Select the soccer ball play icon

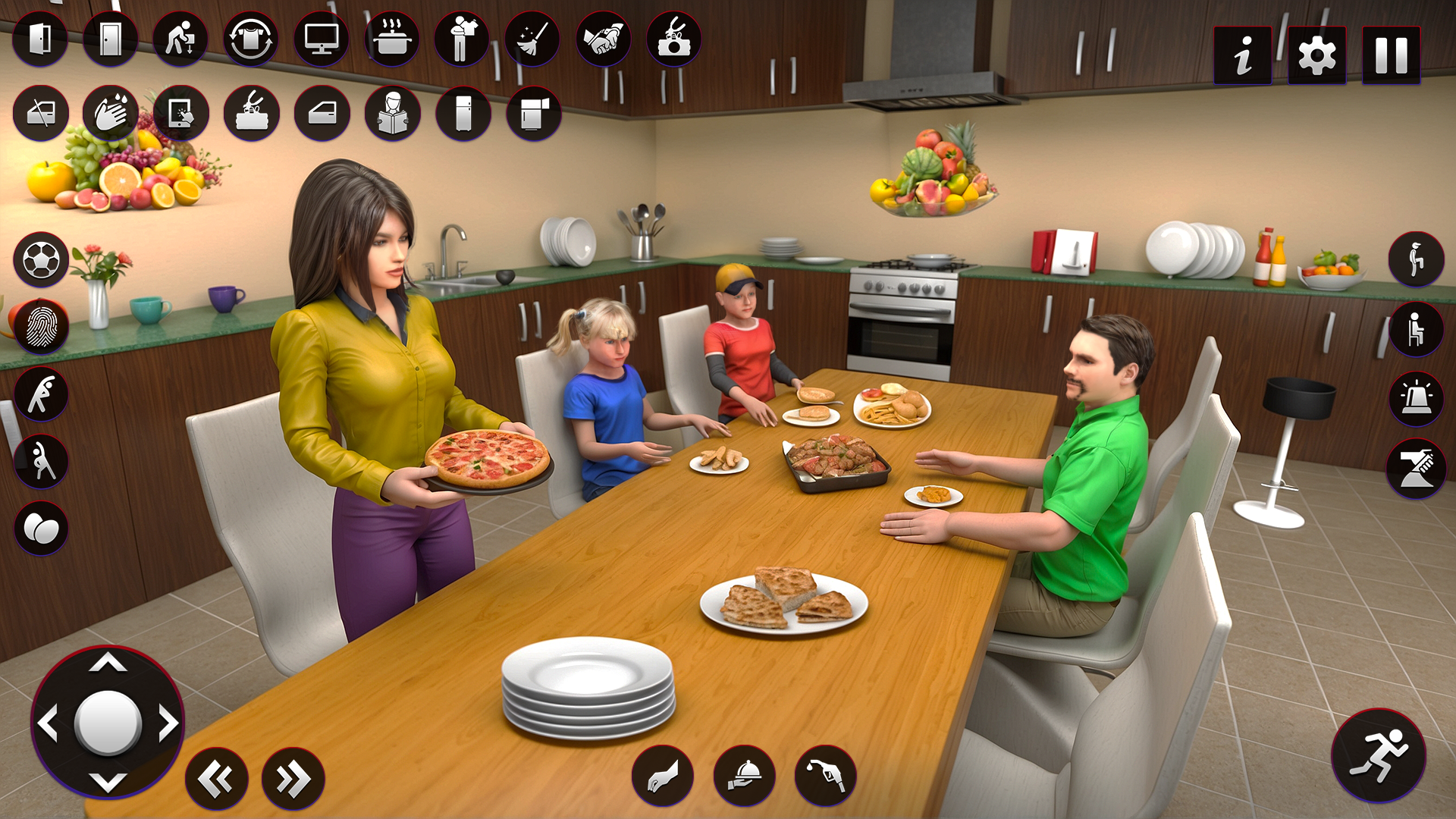[42, 260]
